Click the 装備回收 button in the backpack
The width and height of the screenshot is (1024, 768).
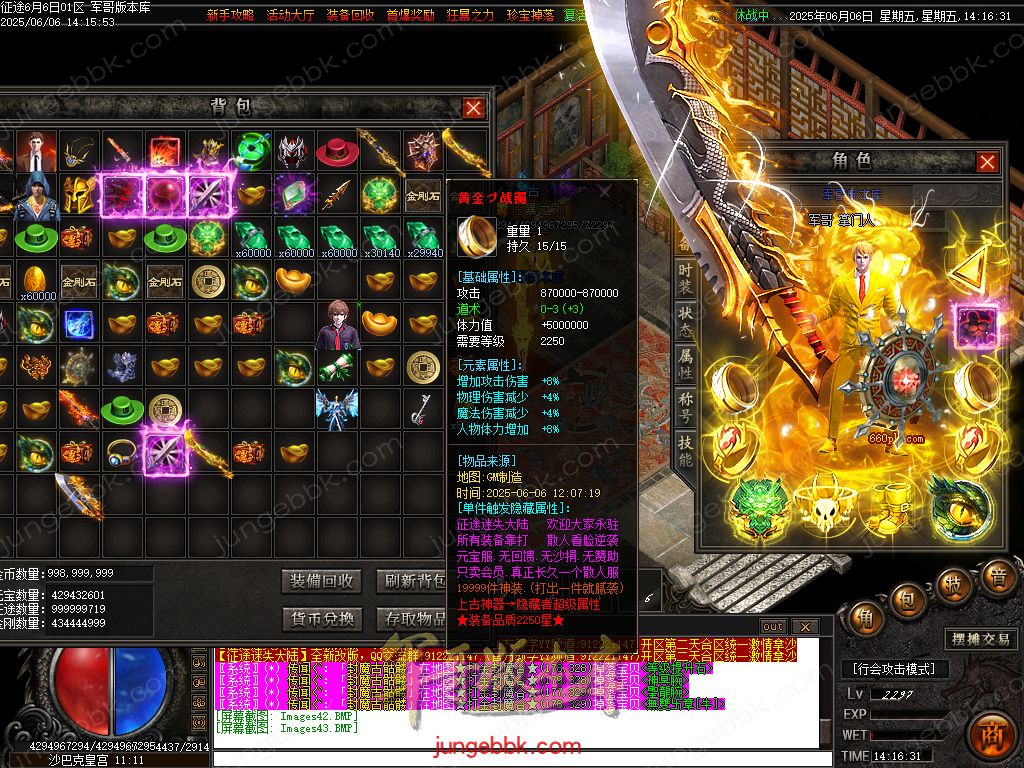[x=322, y=581]
